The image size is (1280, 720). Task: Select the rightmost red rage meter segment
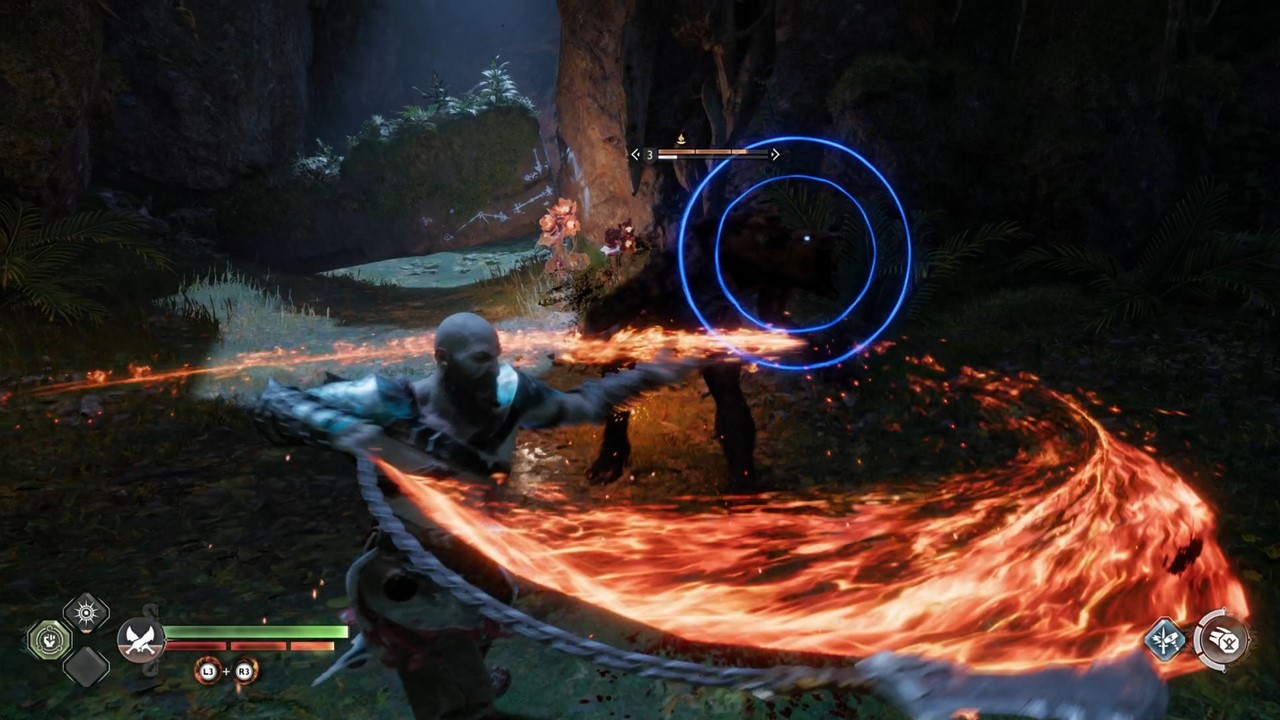point(309,645)
